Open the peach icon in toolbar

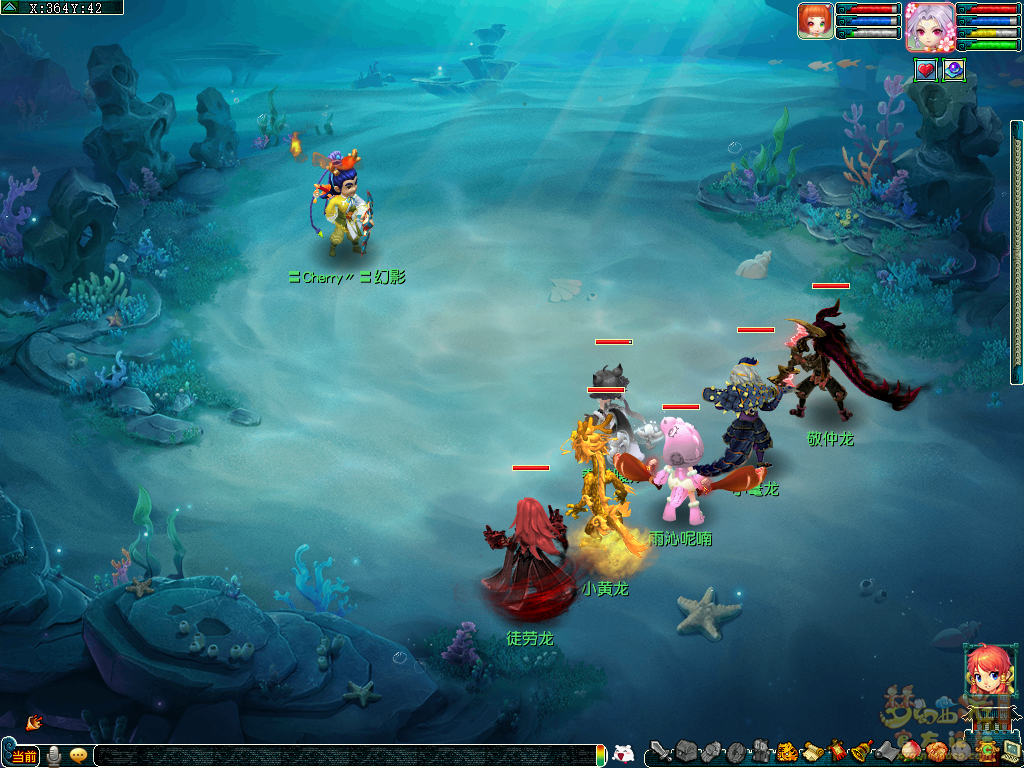(911, 751)
